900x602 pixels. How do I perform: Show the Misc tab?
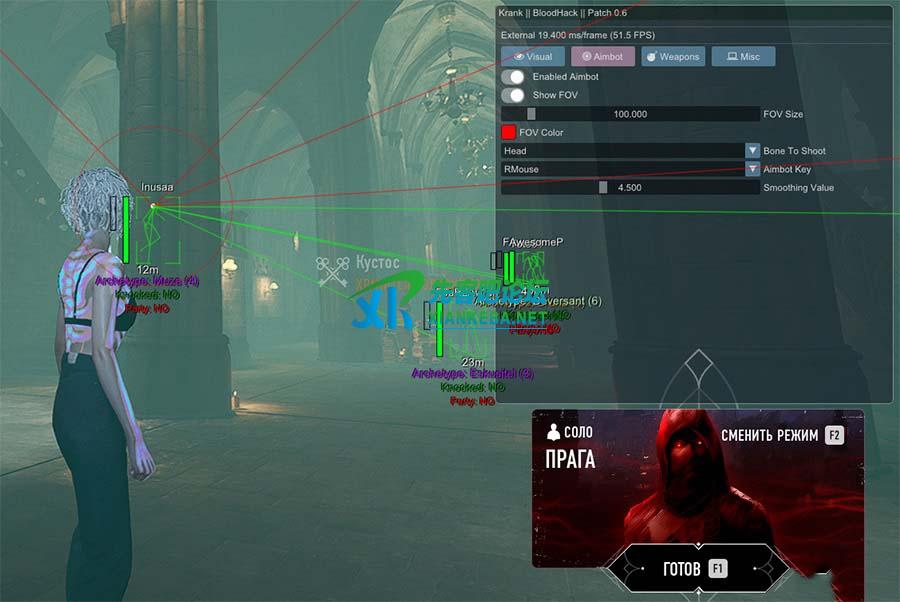(743, 57)
